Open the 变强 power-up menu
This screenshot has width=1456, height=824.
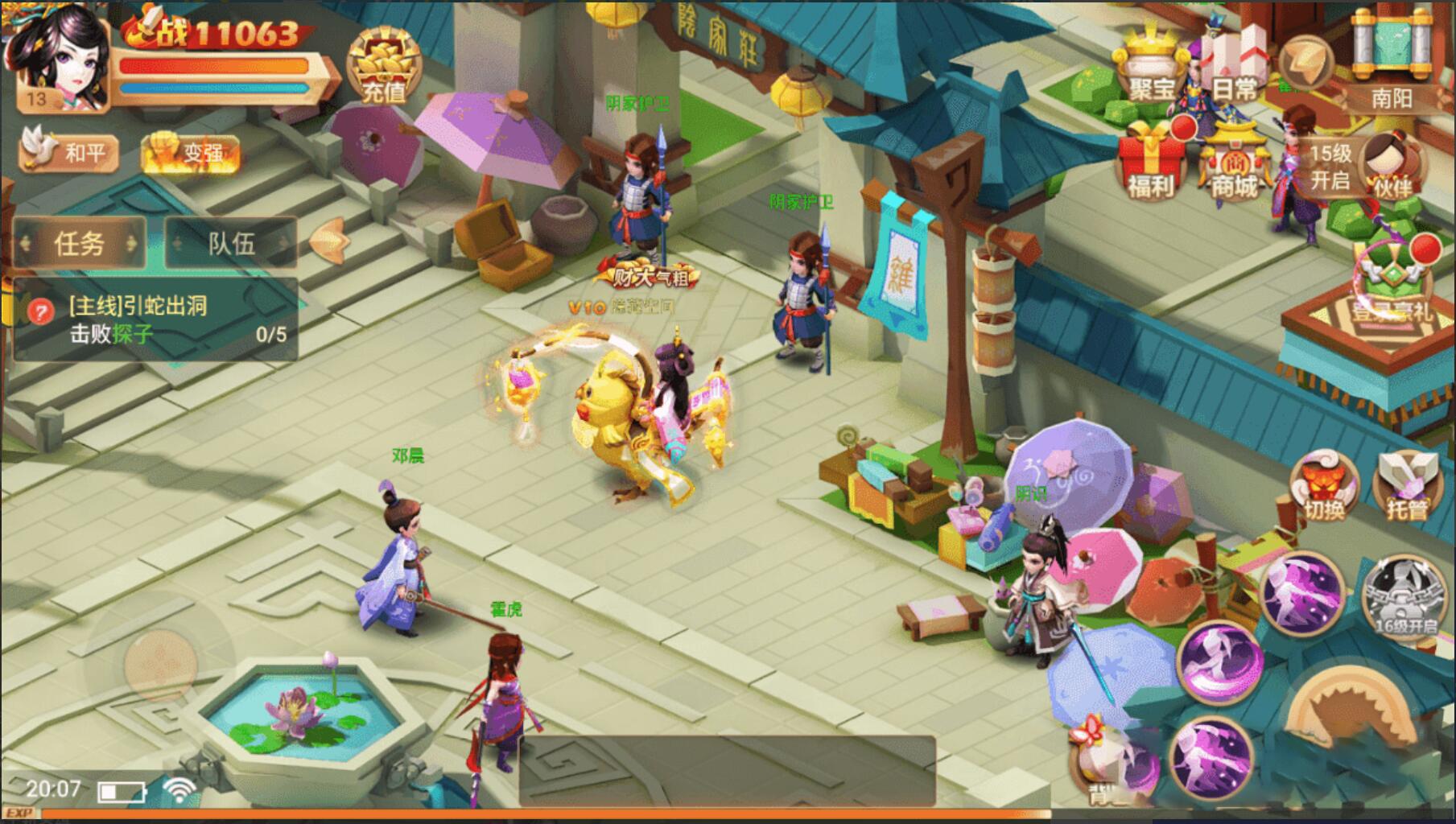192,150
